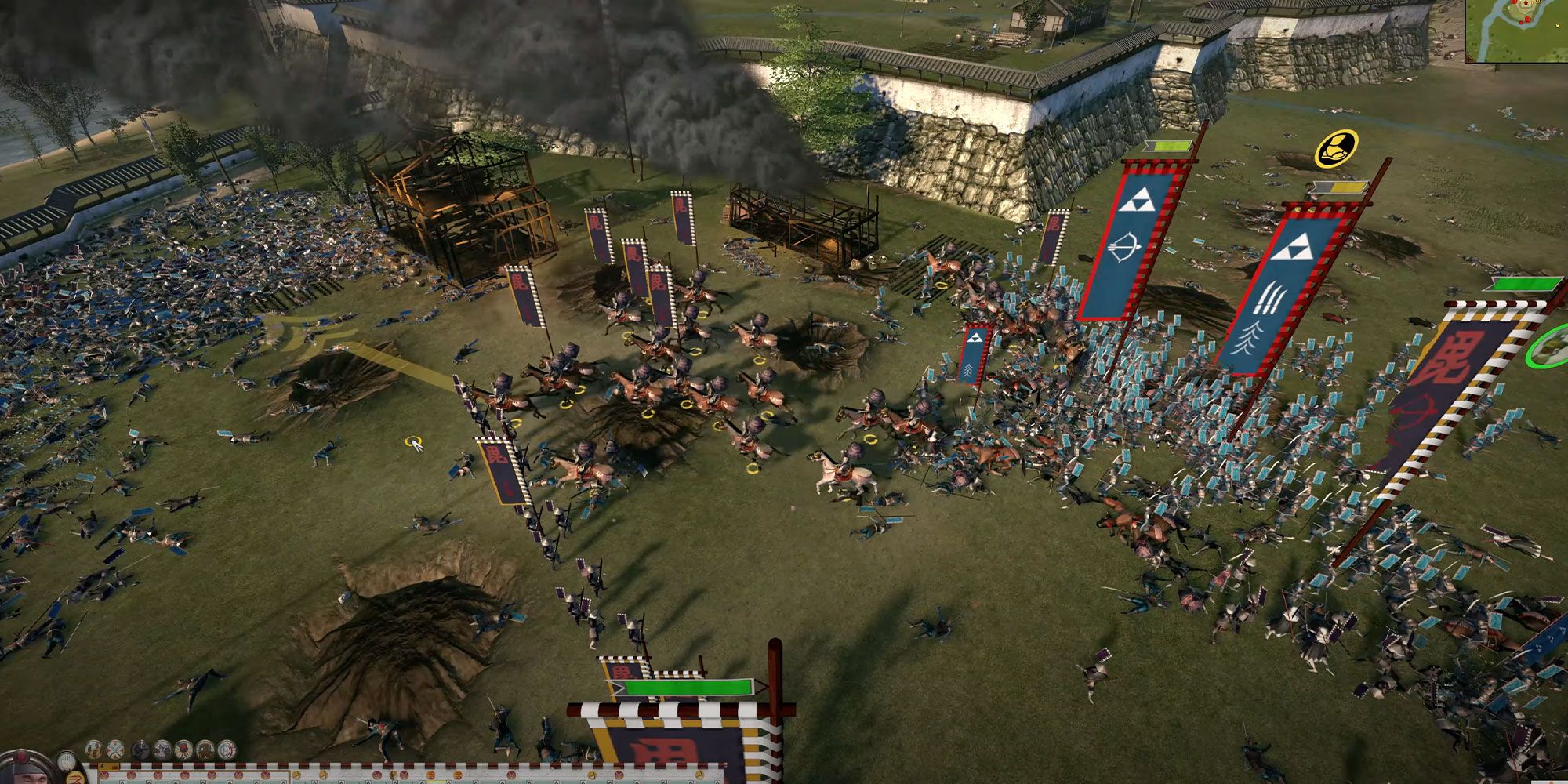Click the dark armored-warrior circular icon in the button row
This screenshot has width=1568, height=784.
[x=140, y=749]
